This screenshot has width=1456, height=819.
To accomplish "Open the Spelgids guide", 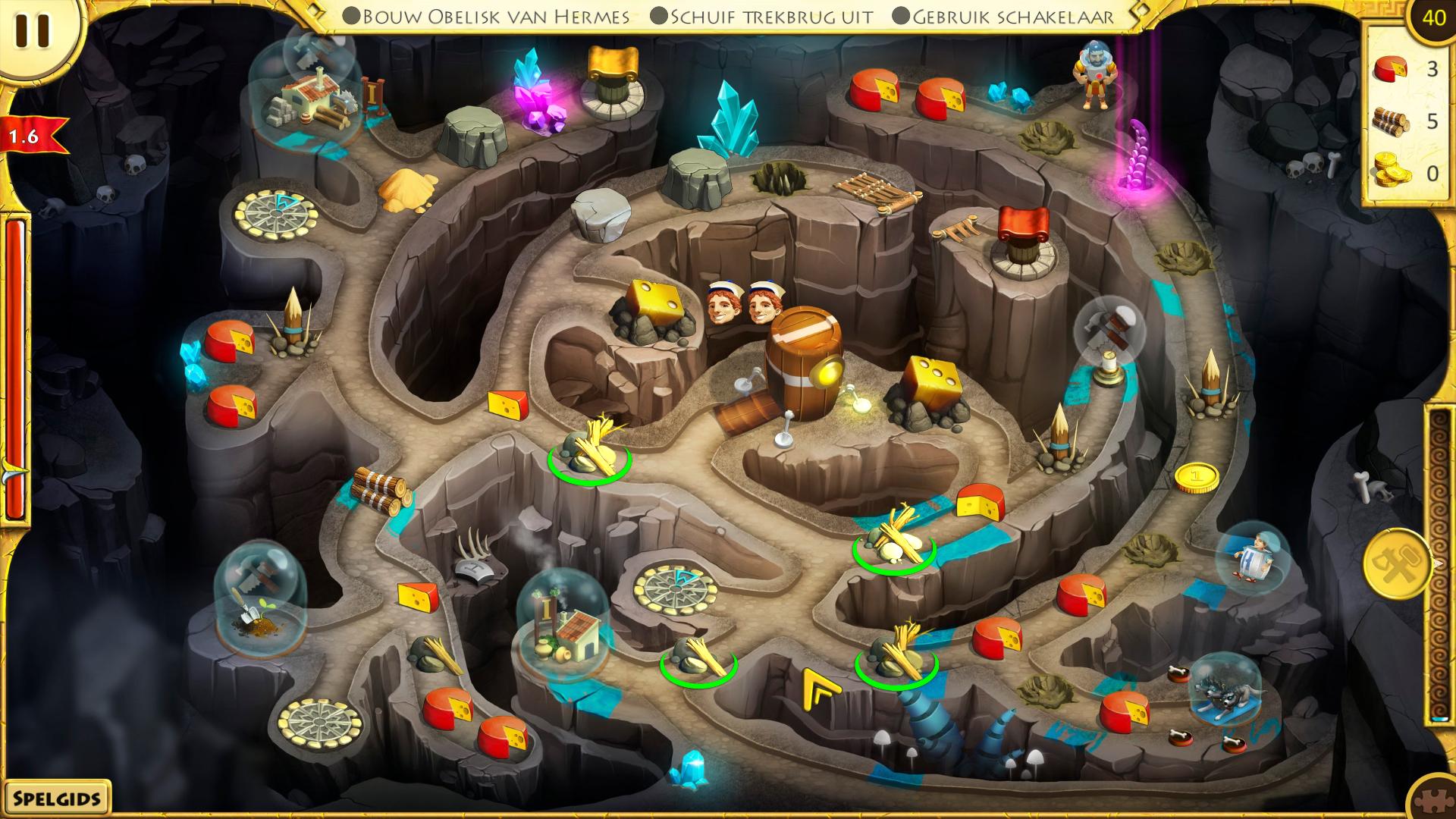I will [55, 799].
